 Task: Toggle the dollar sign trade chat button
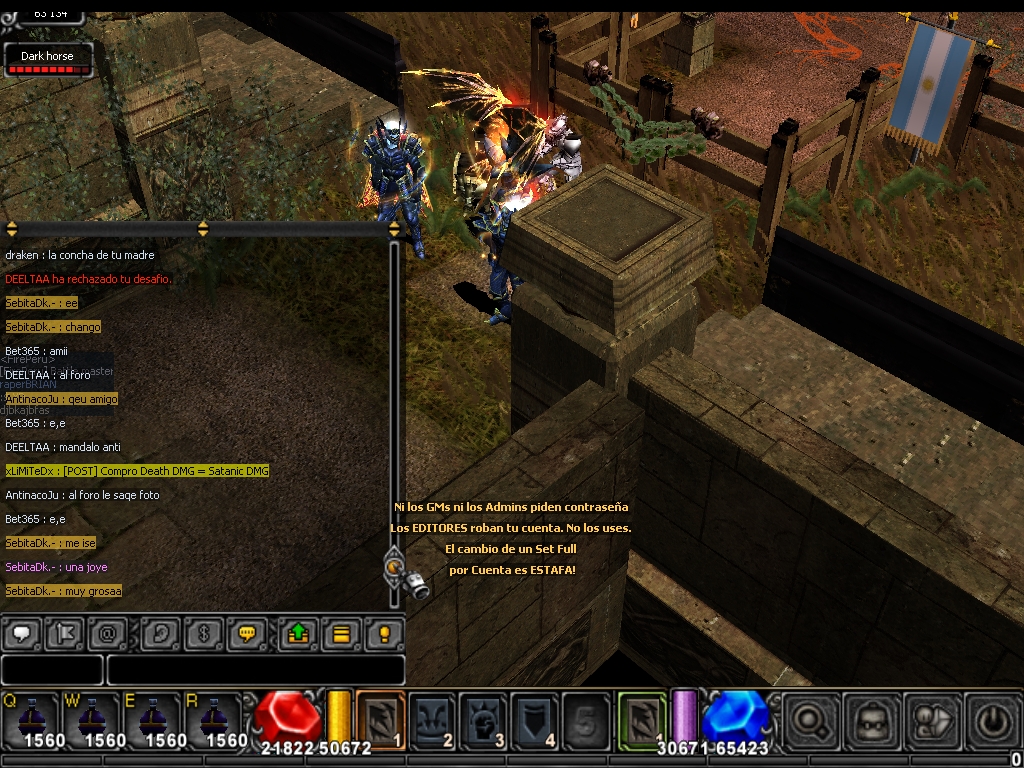205,634
